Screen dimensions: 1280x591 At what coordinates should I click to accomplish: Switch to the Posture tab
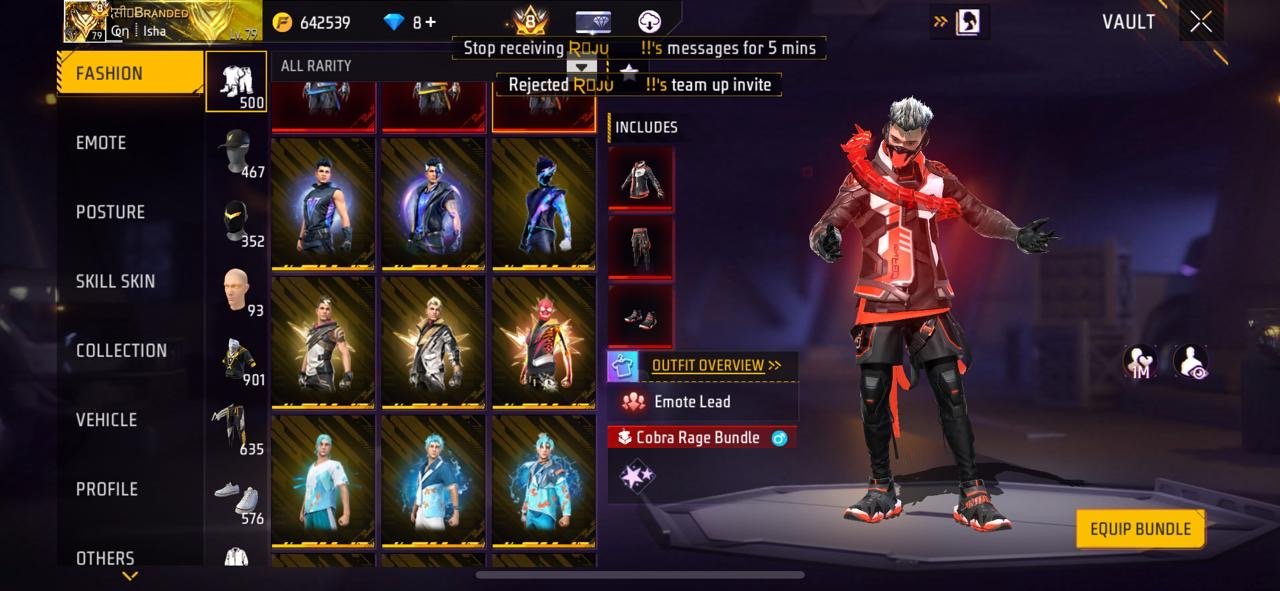tap(110, 212)
